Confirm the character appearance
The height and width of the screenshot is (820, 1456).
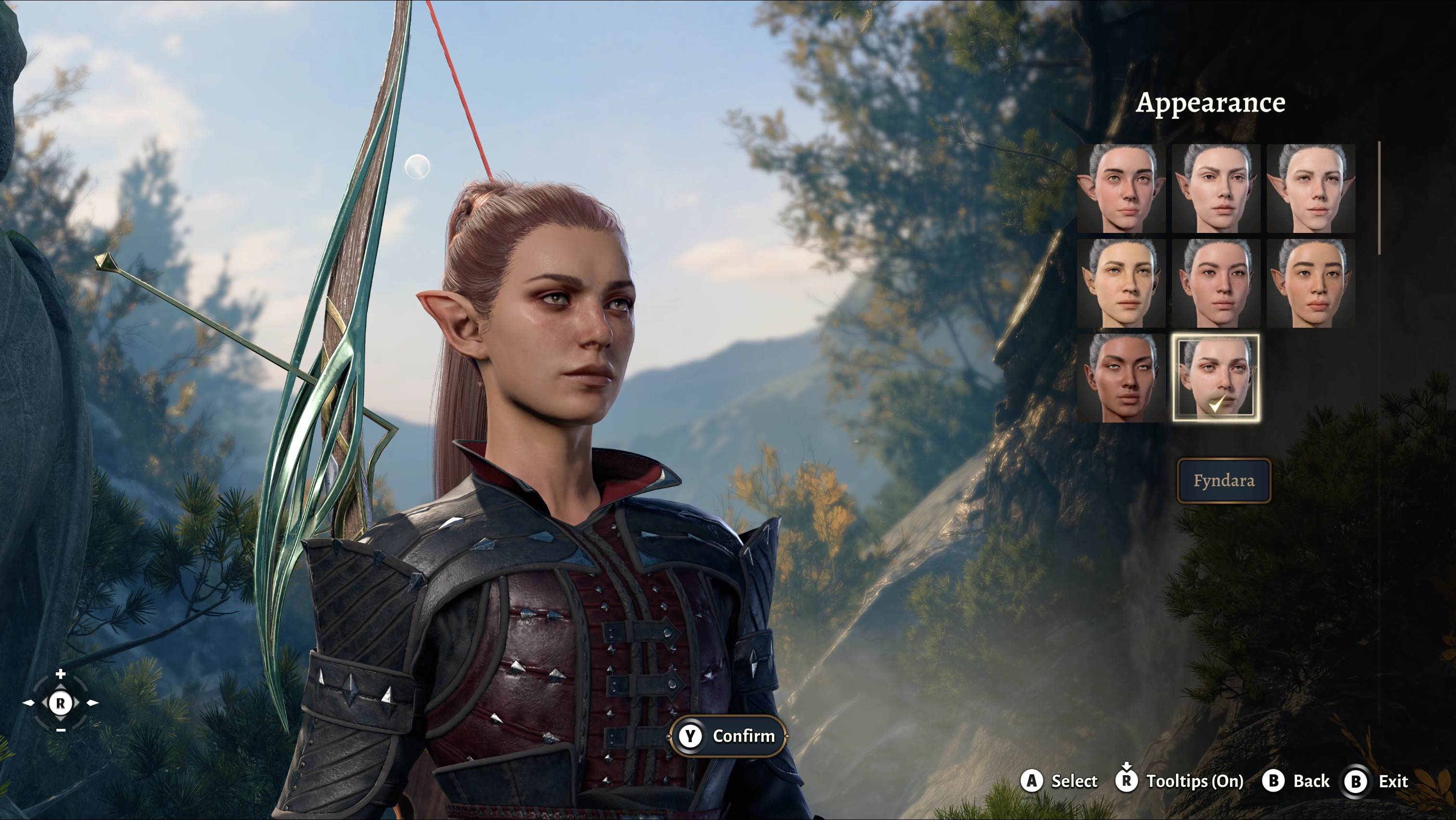point(728,736)
